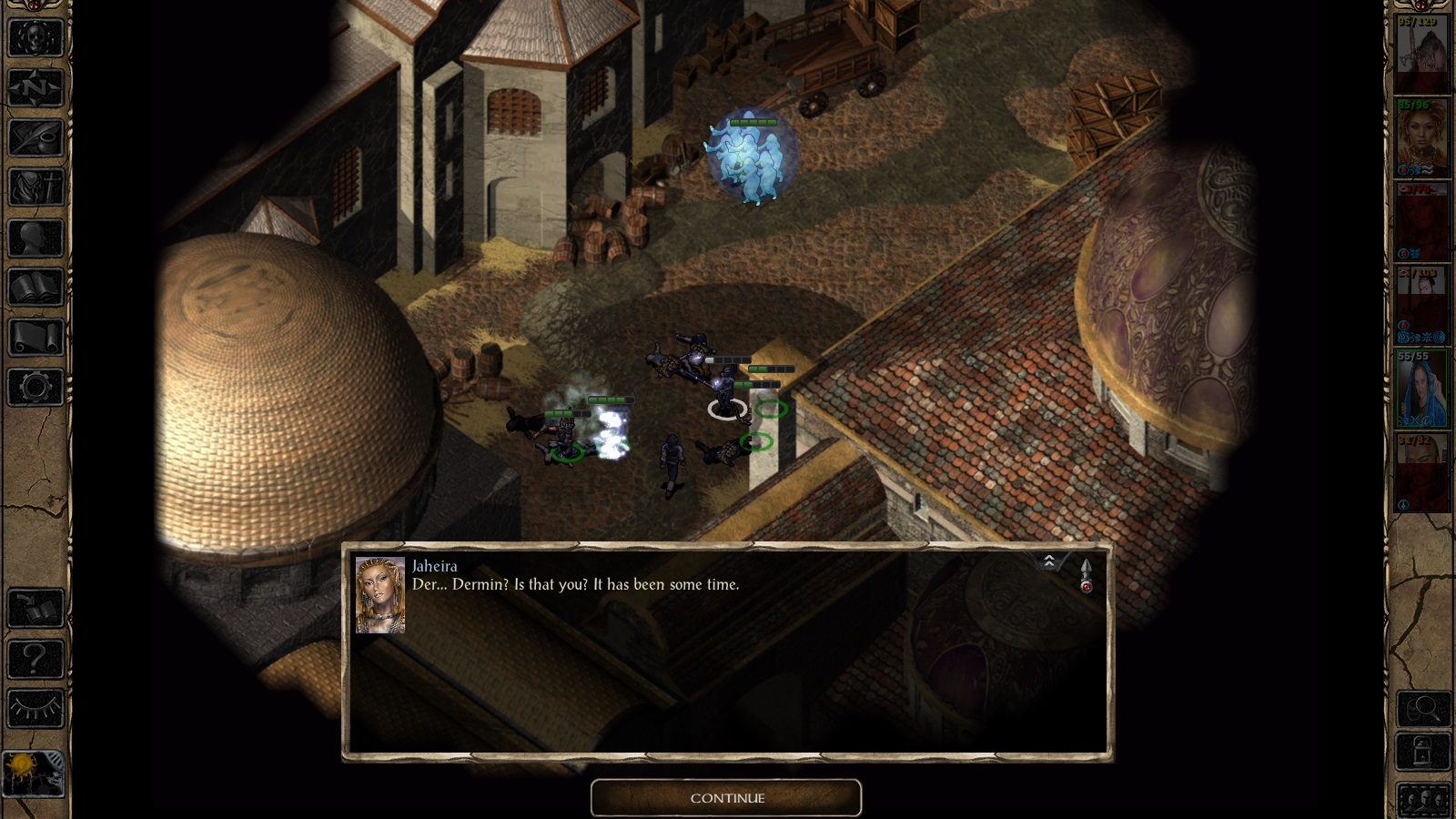Expand the dialogue box with the double-arrow
Image resolution: width=1456 pixels, height=819 pixels.
[1049, 561]
